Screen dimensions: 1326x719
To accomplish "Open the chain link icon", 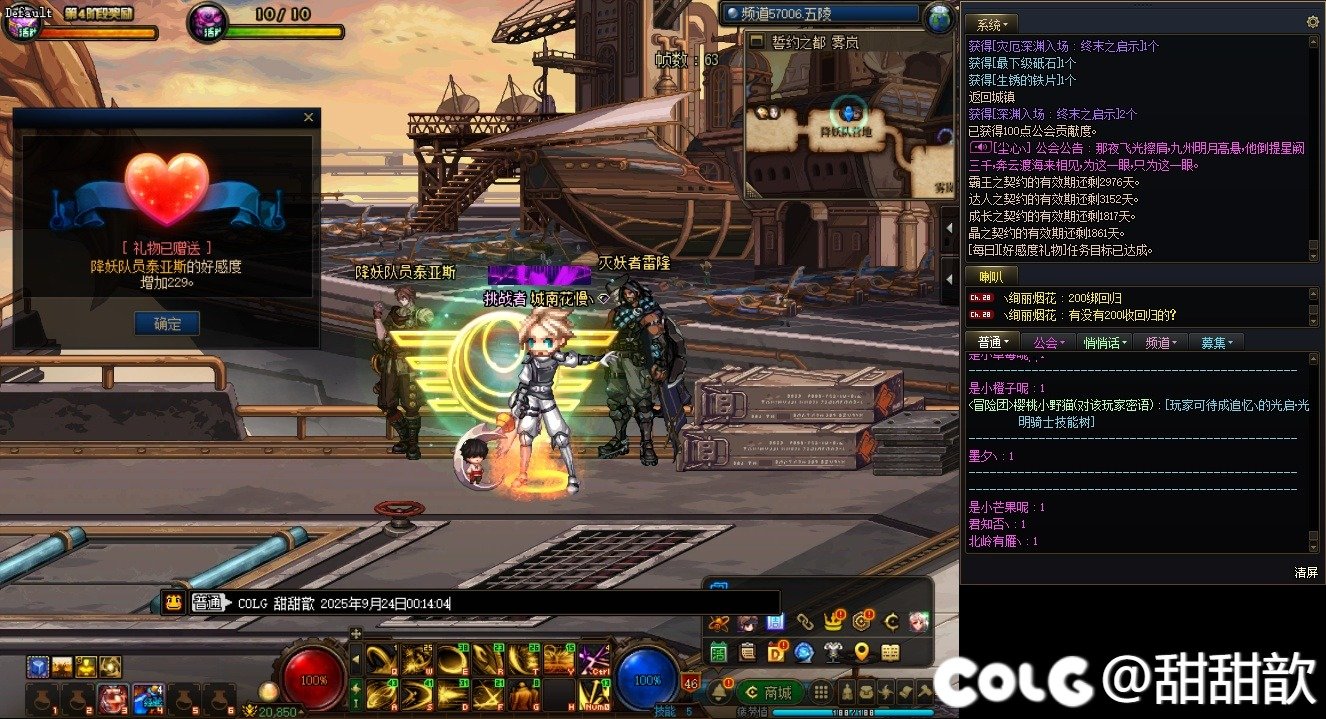I will [804, 622].
